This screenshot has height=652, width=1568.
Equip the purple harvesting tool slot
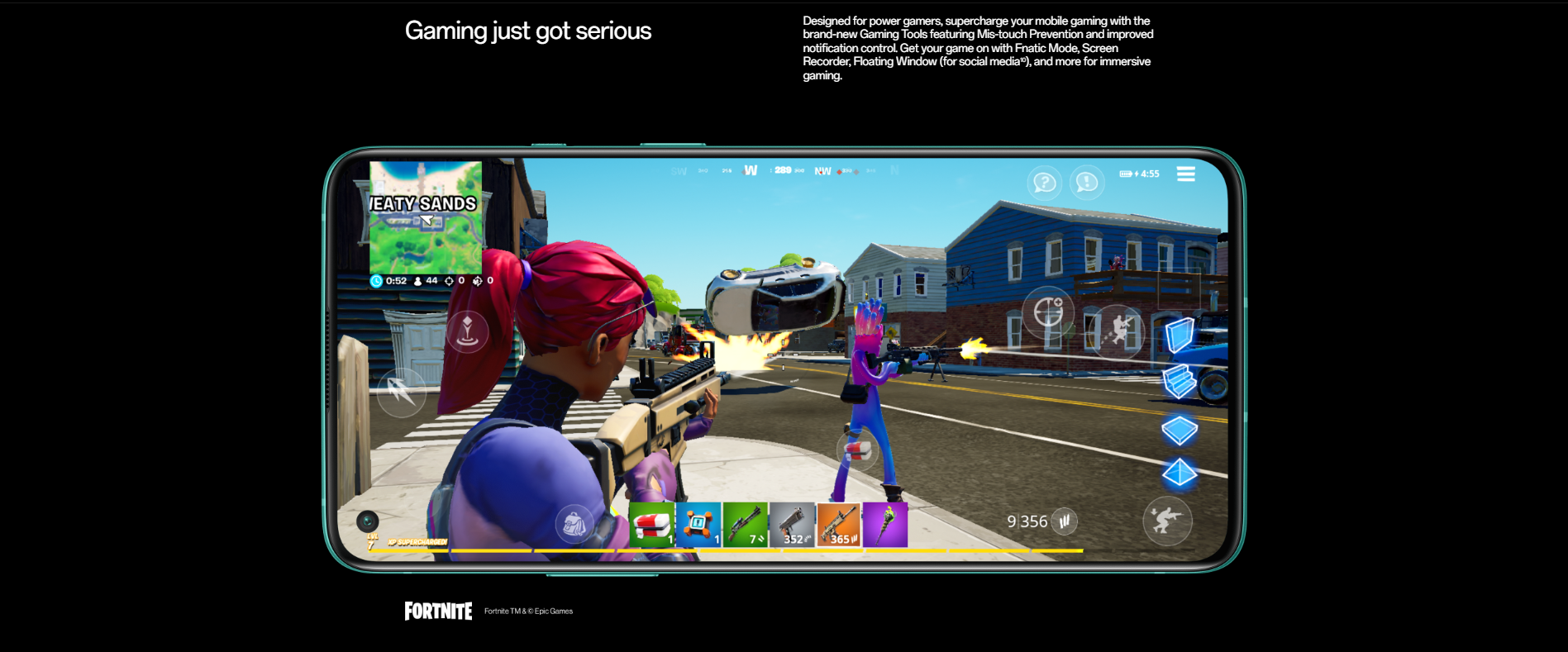884,525
